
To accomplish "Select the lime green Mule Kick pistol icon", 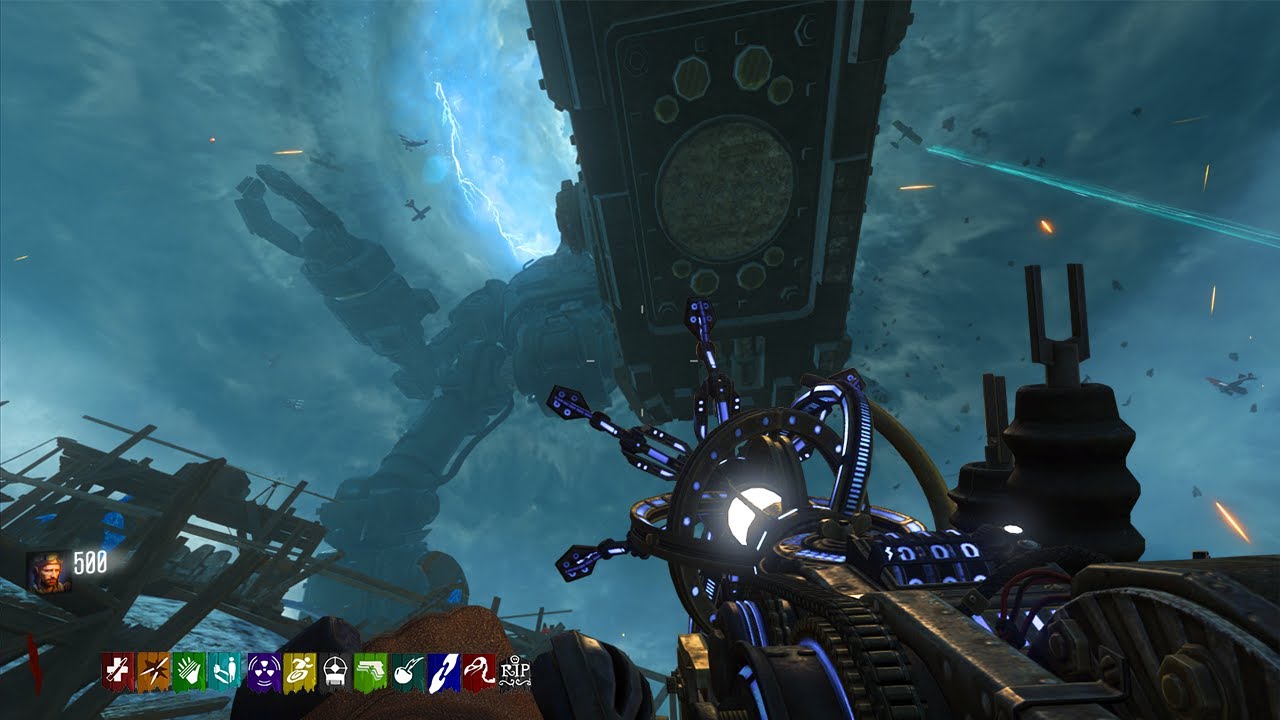I will 370,671.
